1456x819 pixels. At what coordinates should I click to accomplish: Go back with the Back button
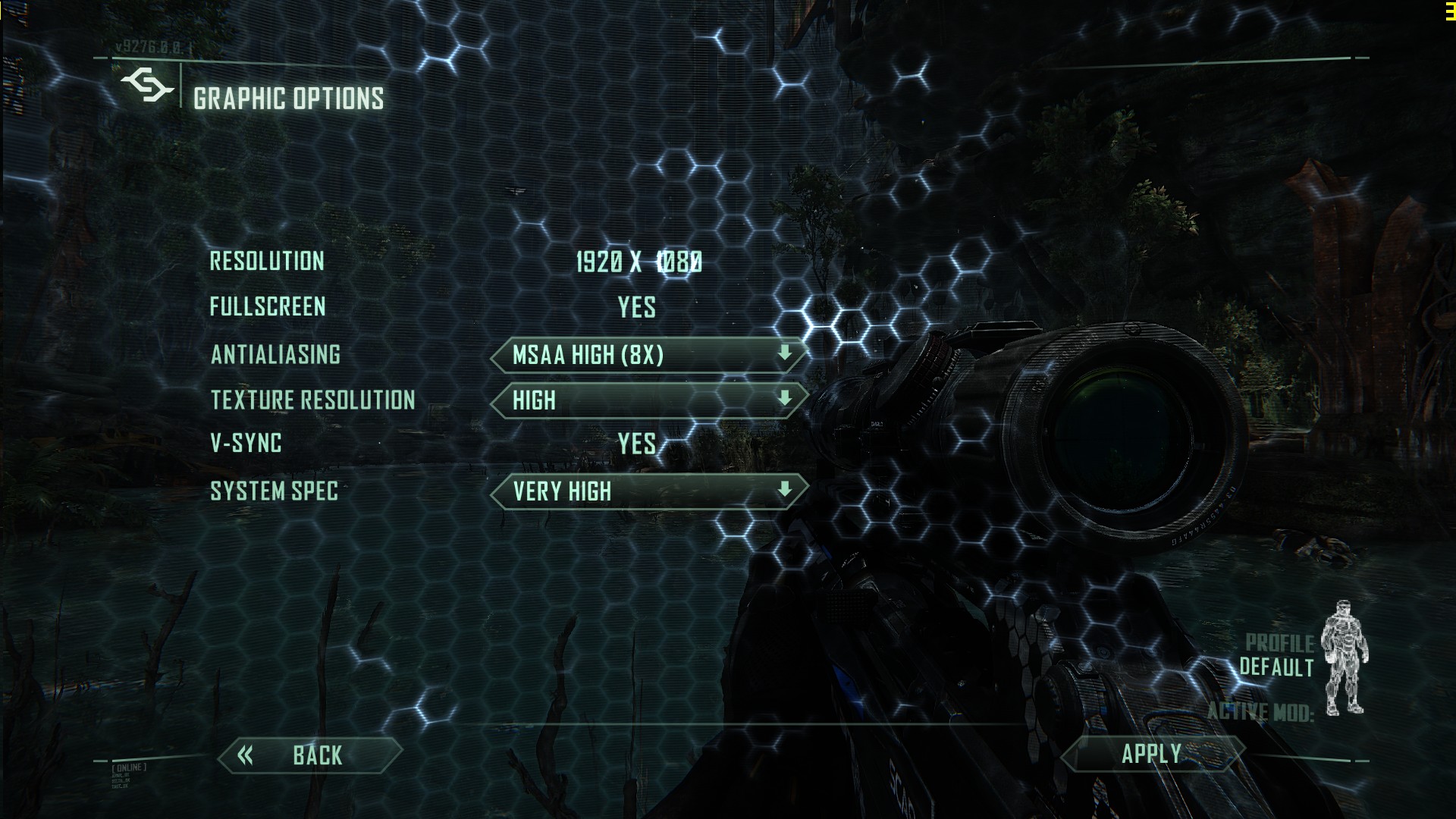coord(309,755)
